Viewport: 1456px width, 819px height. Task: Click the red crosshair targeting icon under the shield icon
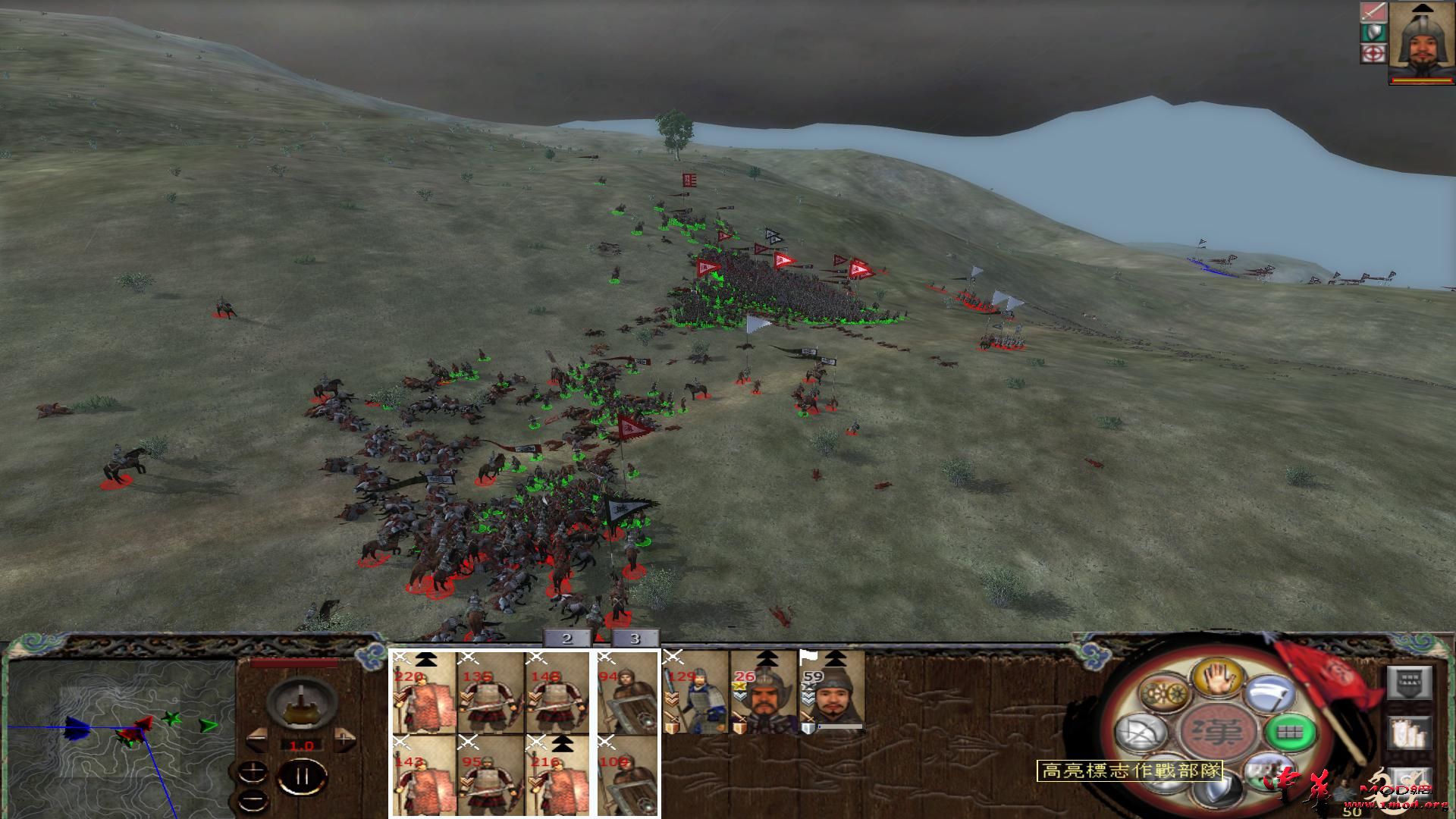pos(1373,54)
